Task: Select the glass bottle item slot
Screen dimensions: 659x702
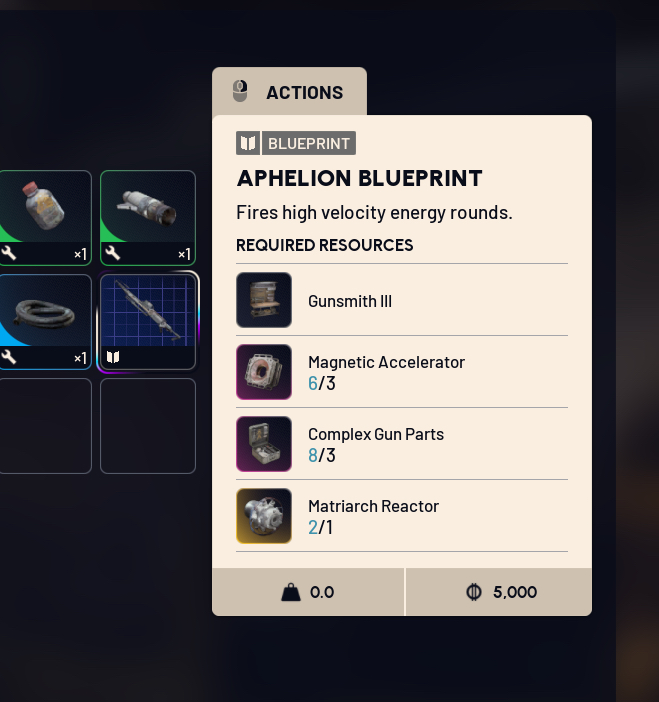Action: (45, 216)
